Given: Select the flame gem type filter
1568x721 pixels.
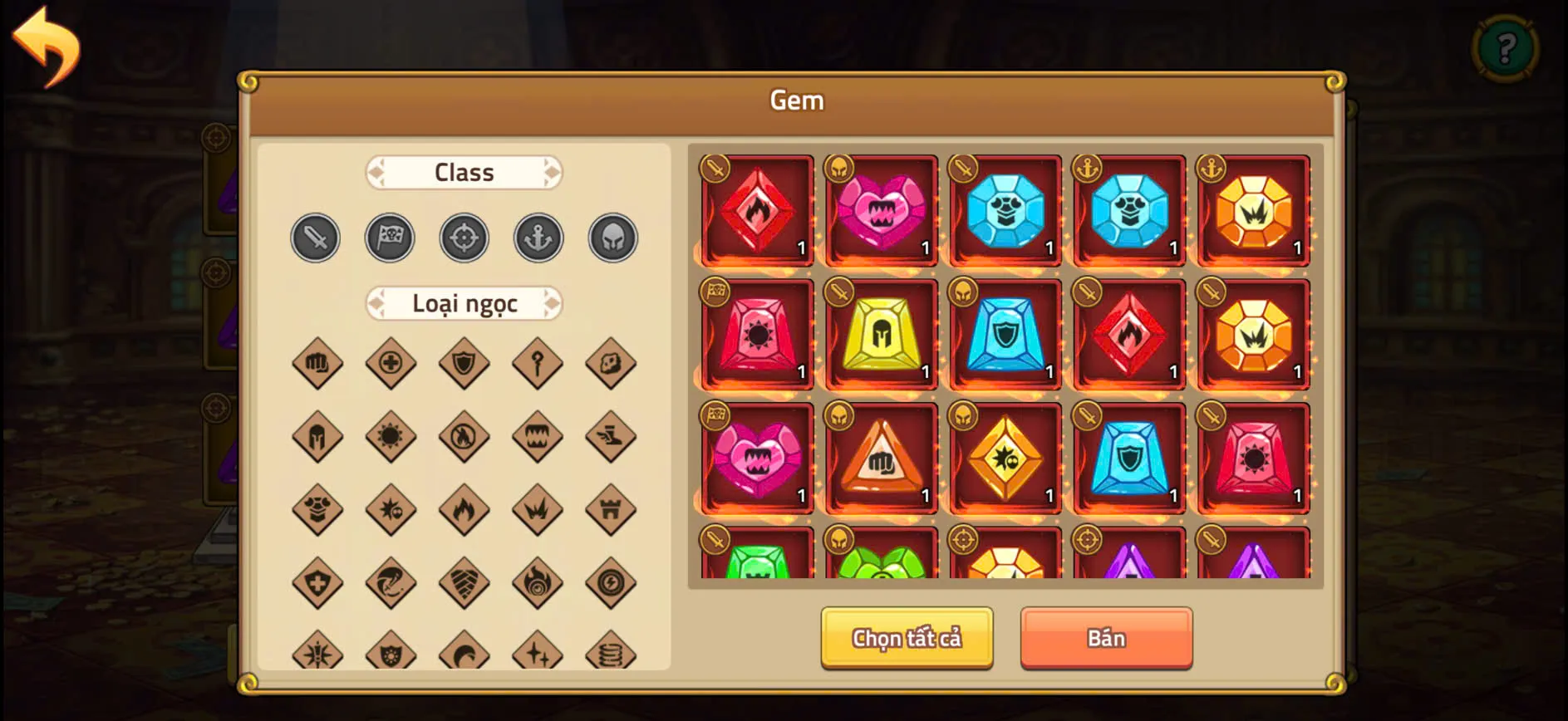Looking at the screenshot, I should 464,509.
